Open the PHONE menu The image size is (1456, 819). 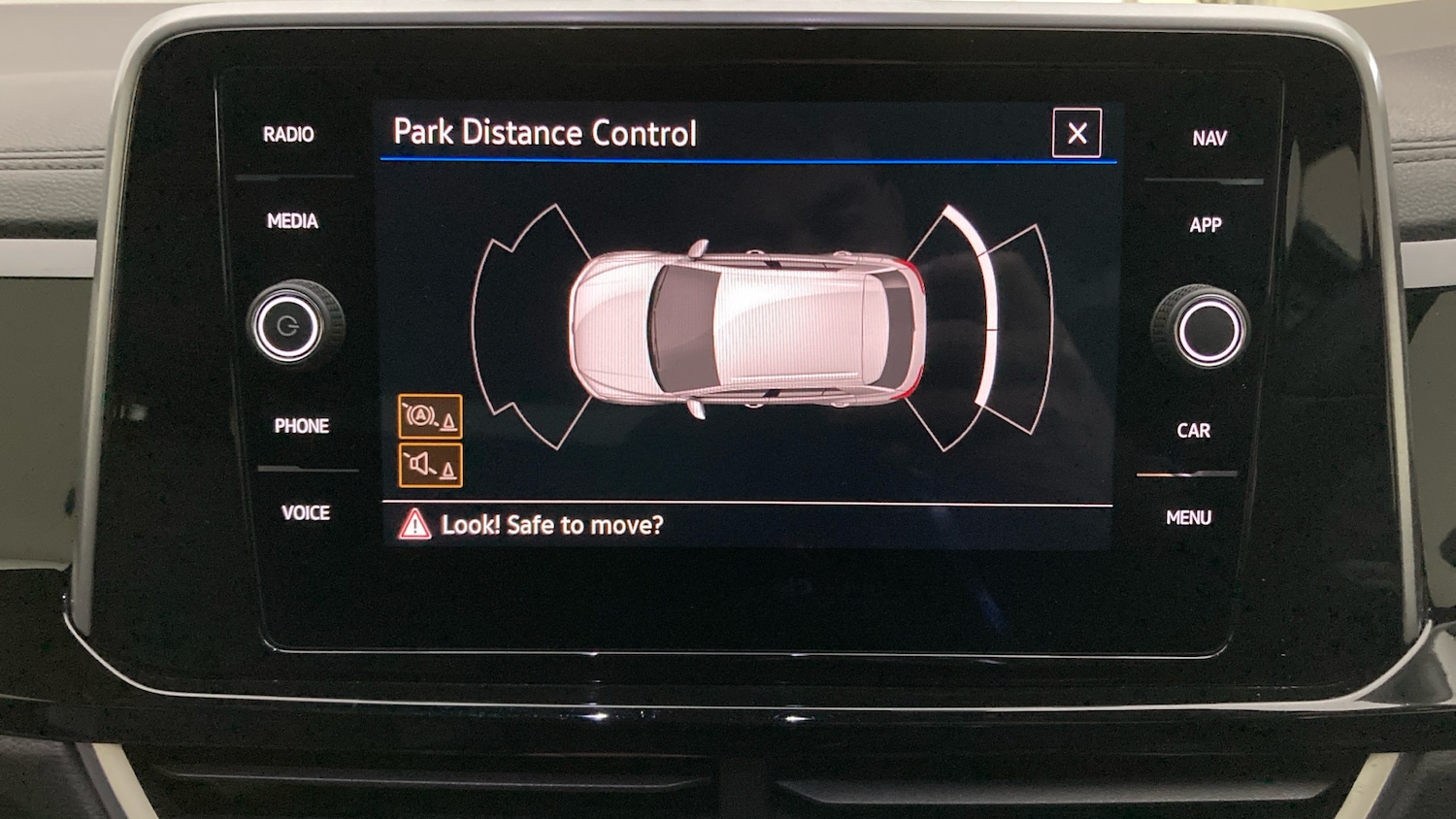(301, 426)
